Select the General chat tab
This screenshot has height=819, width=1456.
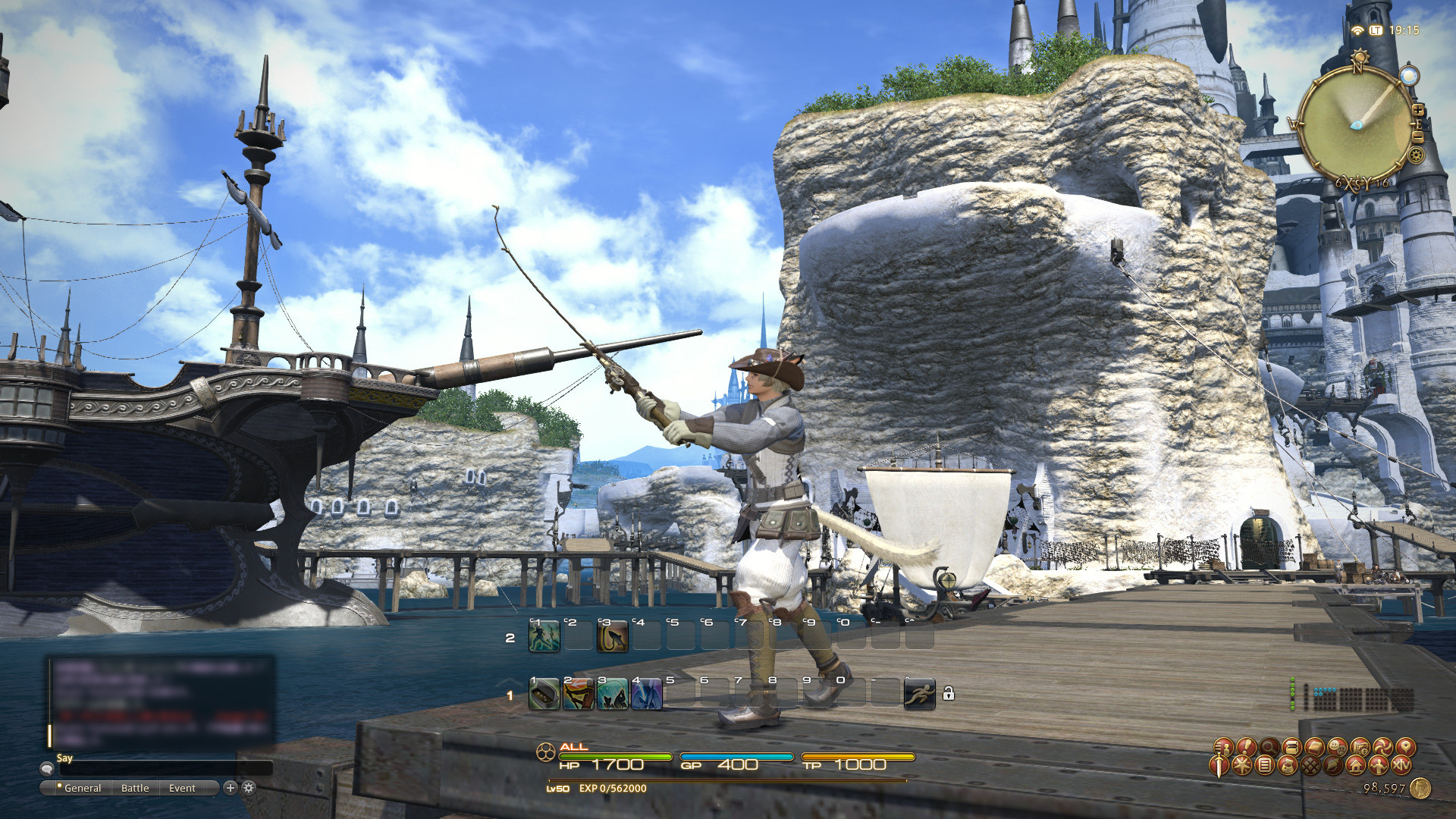tap(82, 788)
